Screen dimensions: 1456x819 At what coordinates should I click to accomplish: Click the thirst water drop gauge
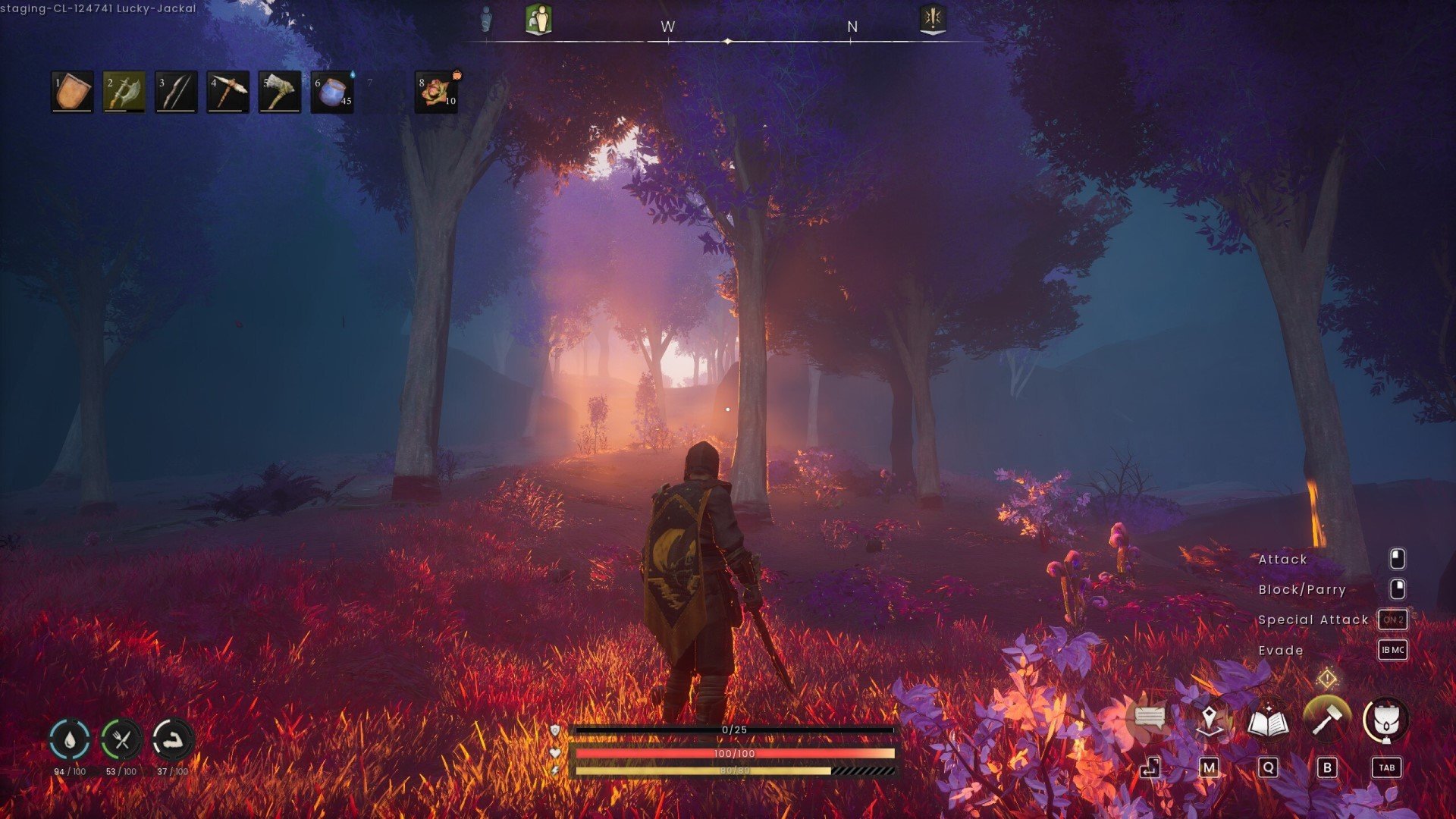click(x=70, y=739)
